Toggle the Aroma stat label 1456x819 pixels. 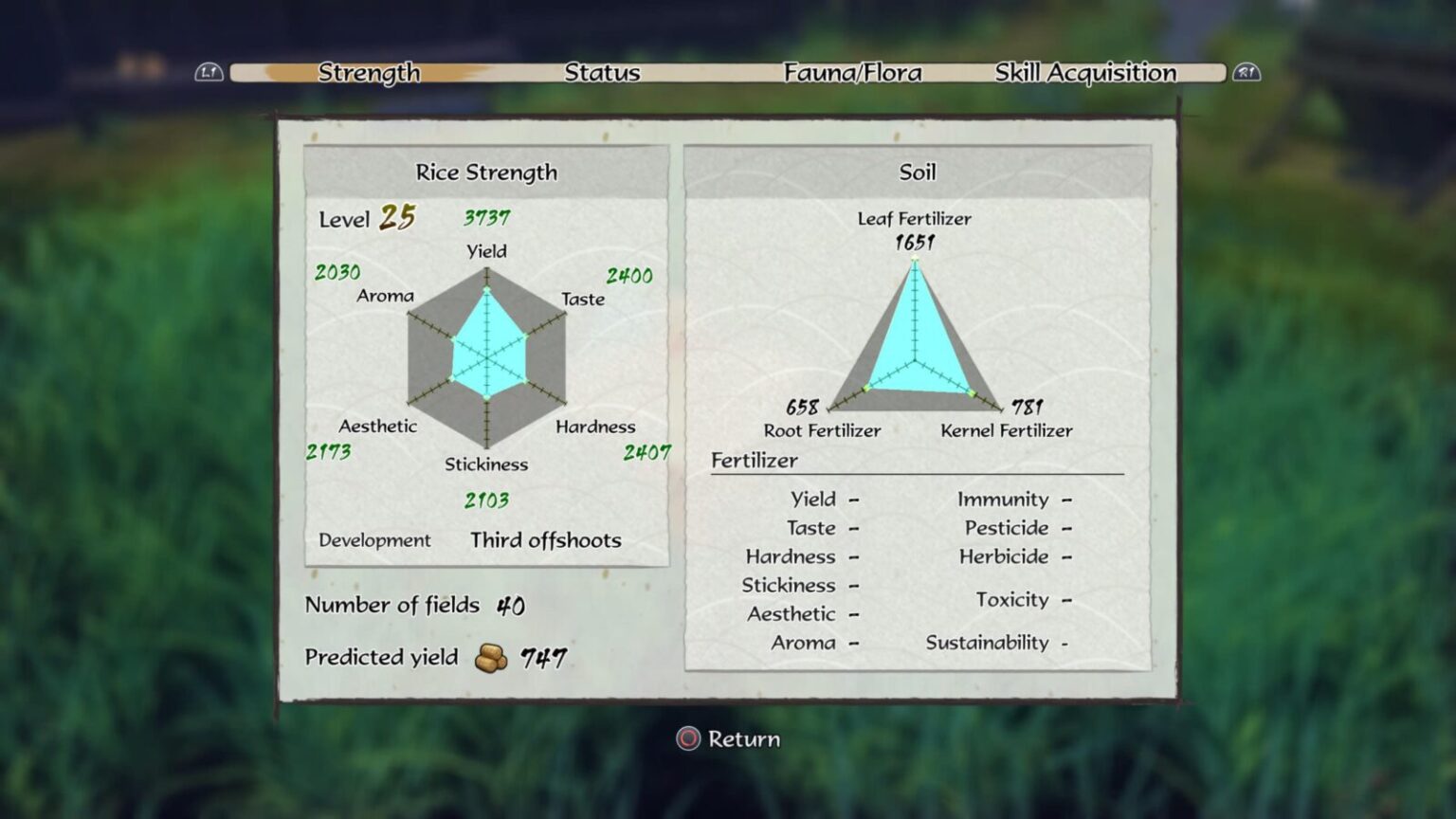coord(386,296)
